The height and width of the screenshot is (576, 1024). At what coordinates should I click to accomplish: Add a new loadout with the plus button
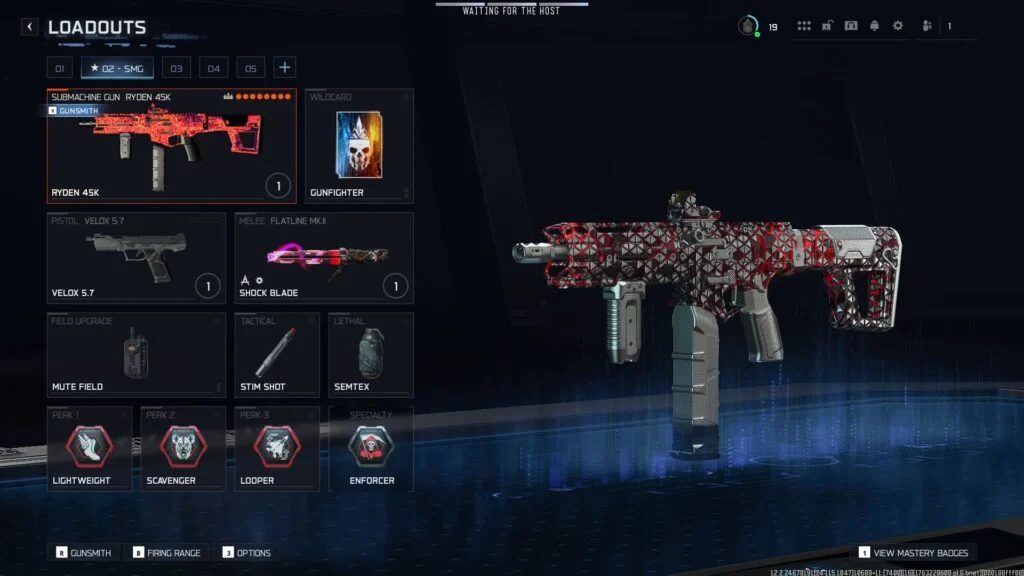pyautogui.click(x=285, y=67)
